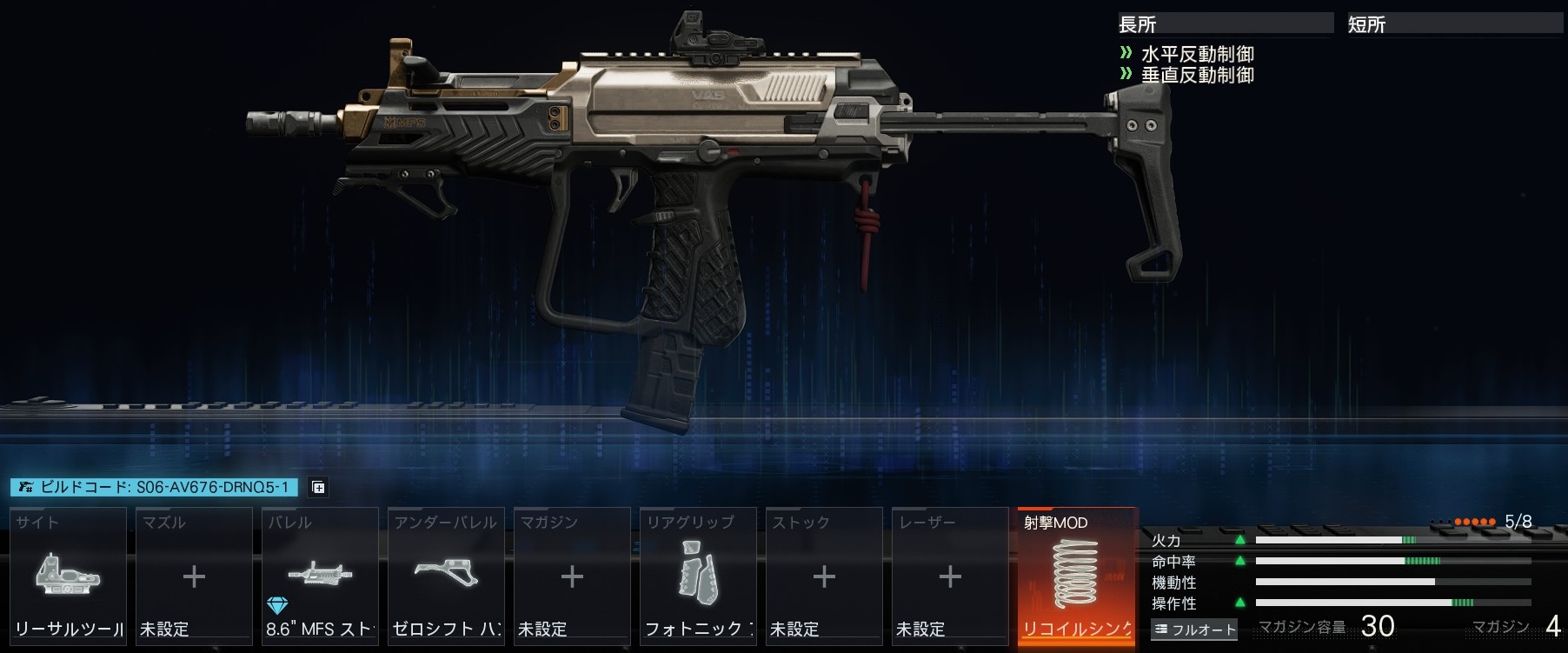Click the ビルドコード label

pyautogui.click(x=154, y=487)
